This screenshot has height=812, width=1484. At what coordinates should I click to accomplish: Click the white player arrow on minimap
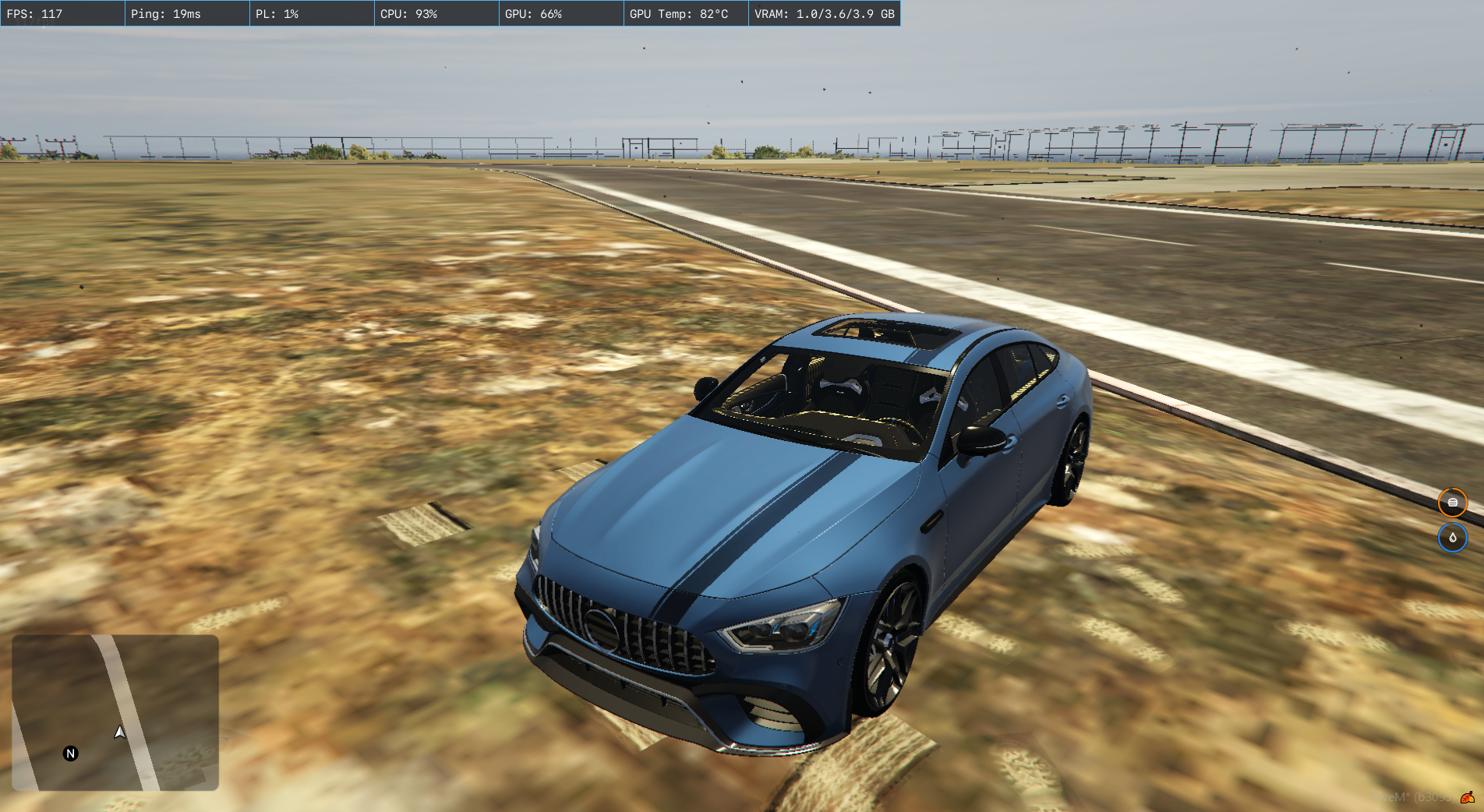119,733
